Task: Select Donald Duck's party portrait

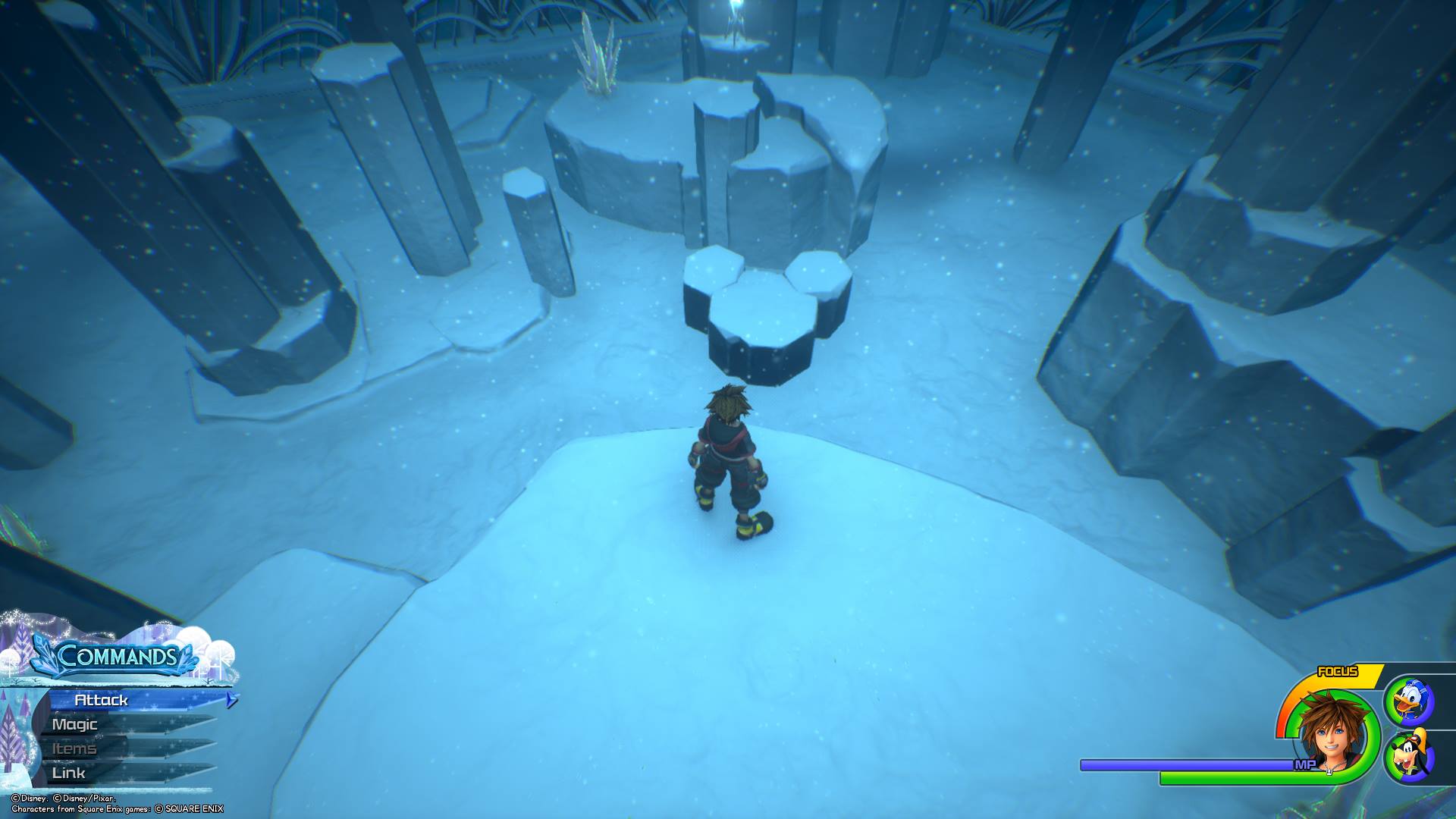Action: click(1409, 700)
